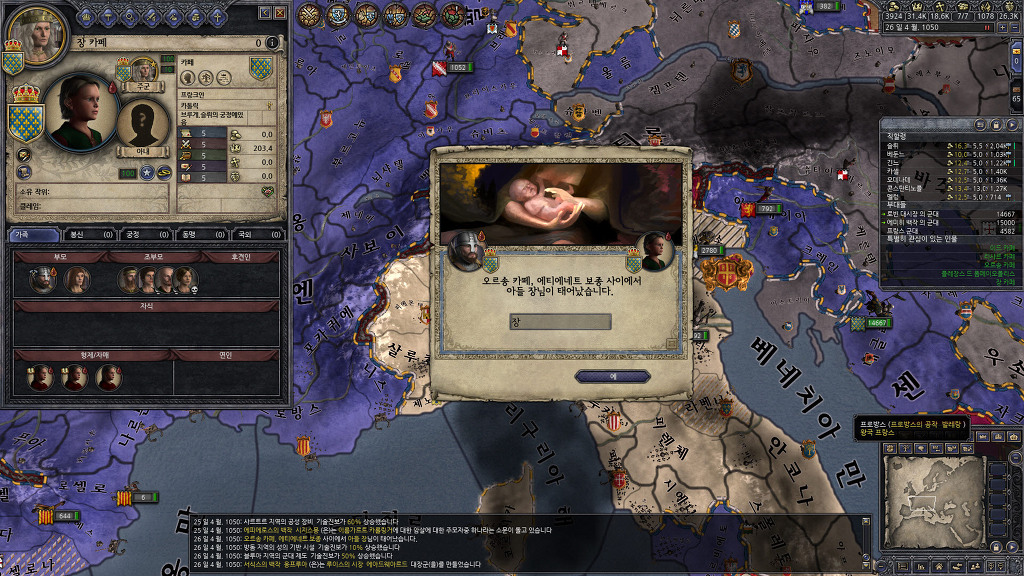Switch to the 가족 family tab
This screenshot has height=576, width=1024.
21,235
